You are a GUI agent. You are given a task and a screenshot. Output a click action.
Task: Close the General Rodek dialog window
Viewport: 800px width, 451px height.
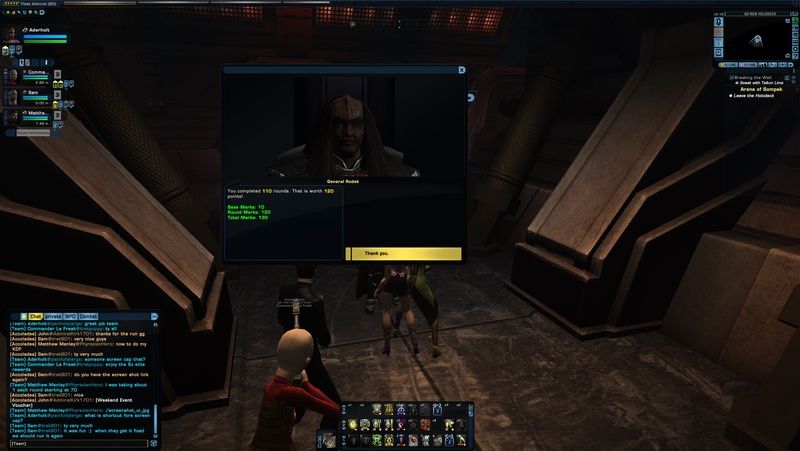[461, 70]
